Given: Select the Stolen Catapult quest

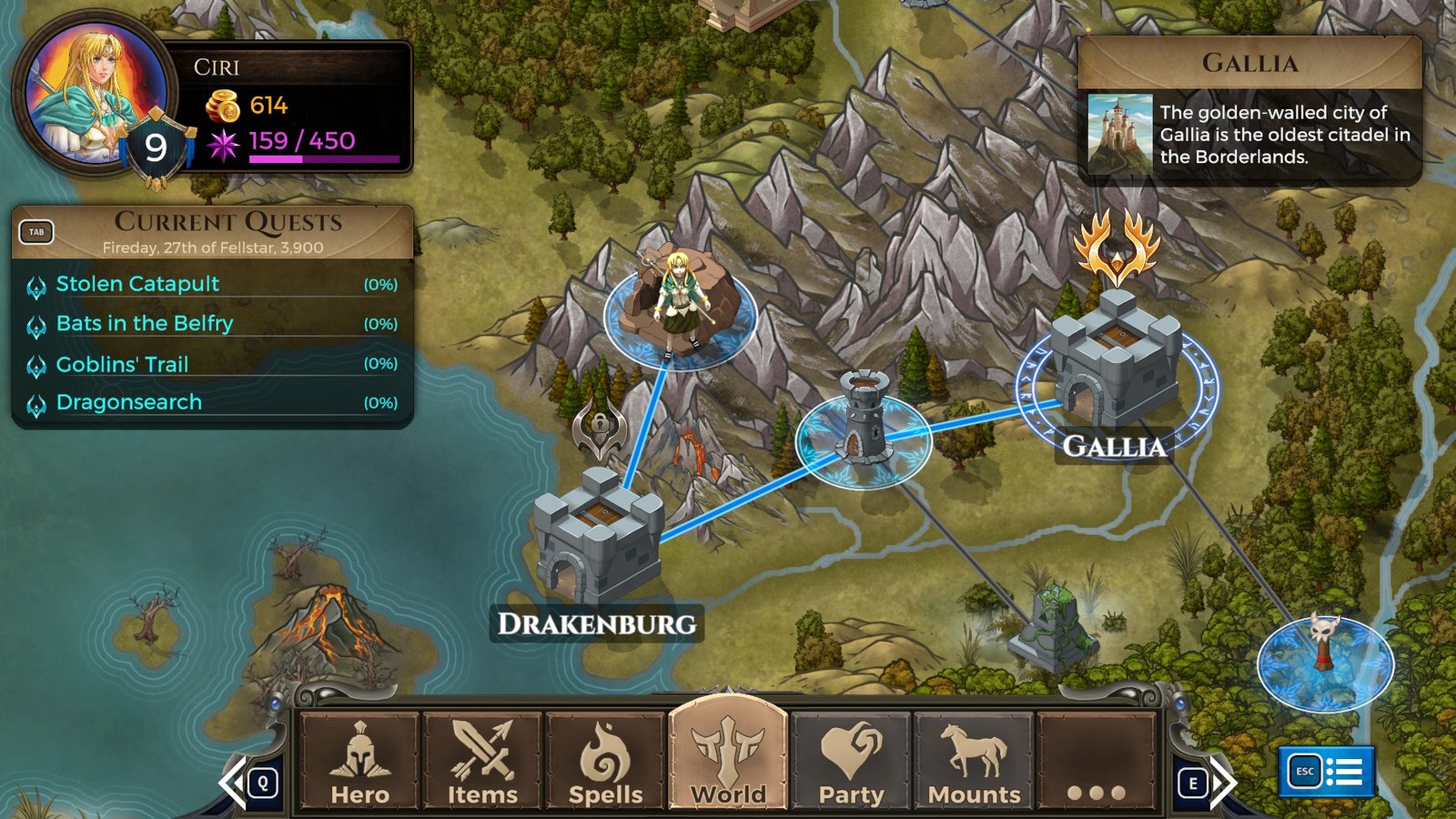Looking at the screenshot, I should pos(138,284).
